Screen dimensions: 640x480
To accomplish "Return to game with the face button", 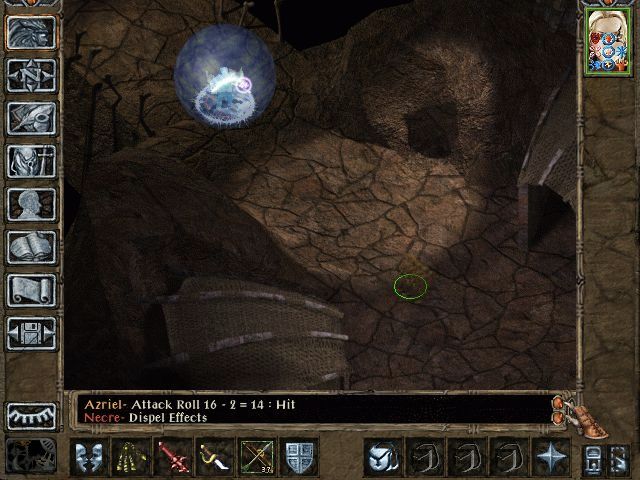I will click(31, 33).
